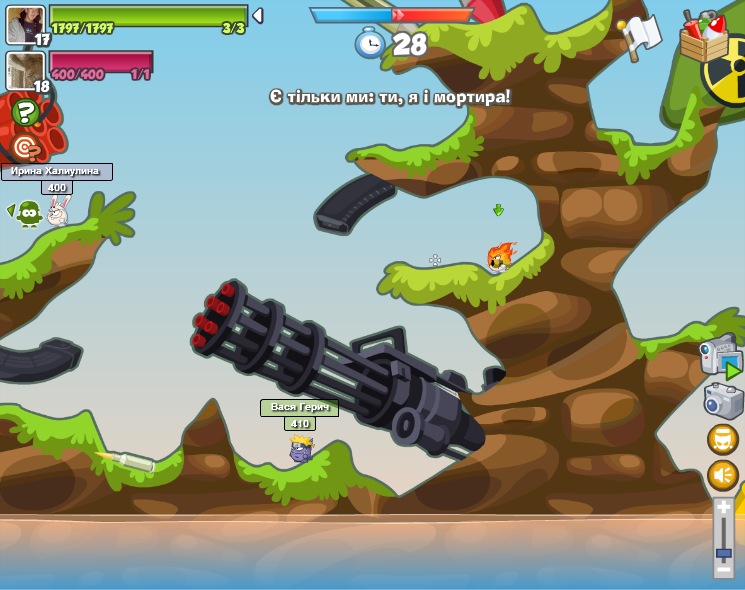Toggle the sound speaker button
Viewport: 745px width, 590px height.
tap(722, 475)
